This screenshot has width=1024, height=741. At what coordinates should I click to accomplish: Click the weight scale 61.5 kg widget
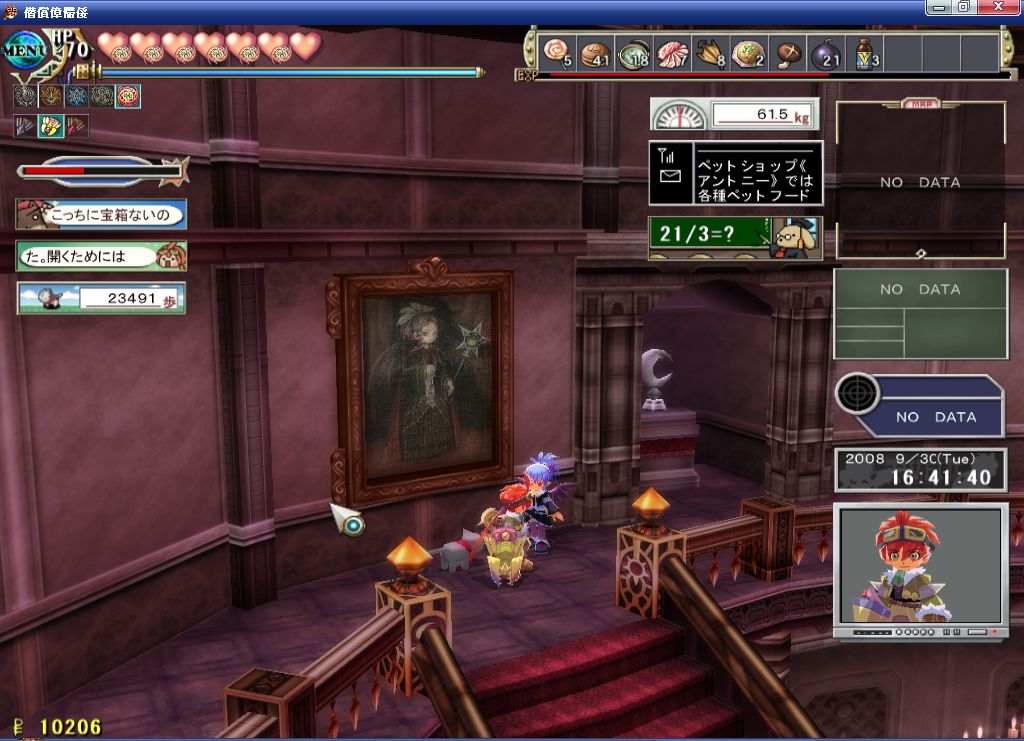pos(735,114)
